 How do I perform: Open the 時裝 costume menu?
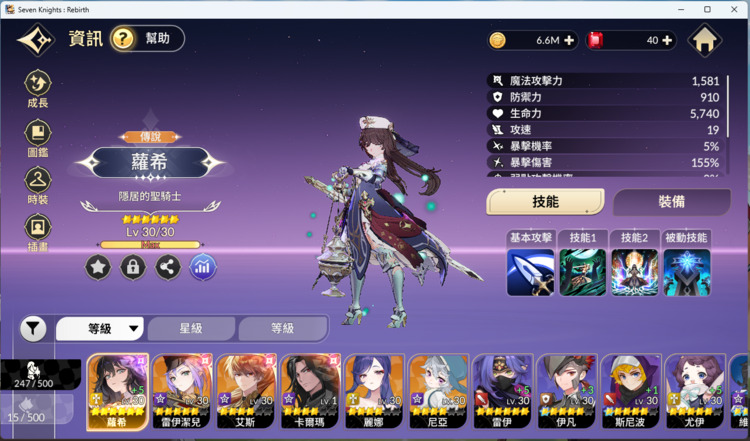pos(38,185)
